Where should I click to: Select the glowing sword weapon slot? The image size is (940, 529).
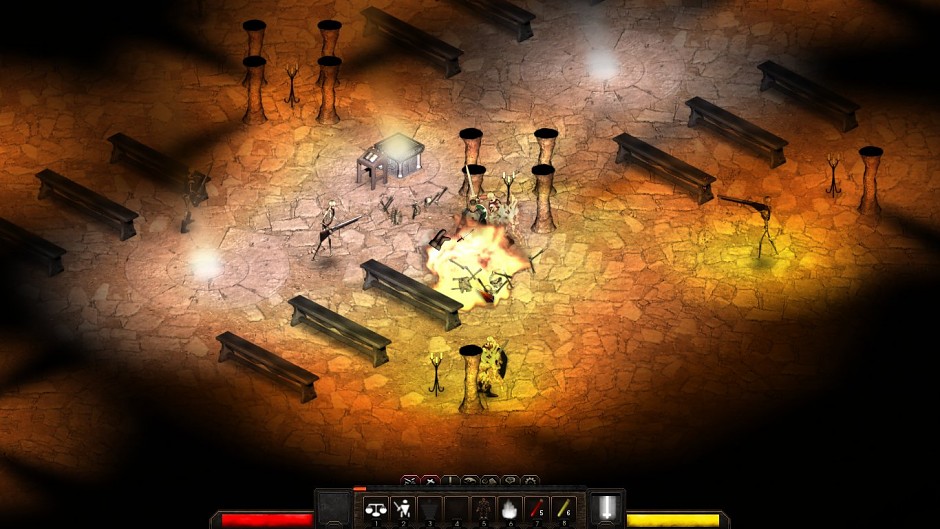coord(606,508)
